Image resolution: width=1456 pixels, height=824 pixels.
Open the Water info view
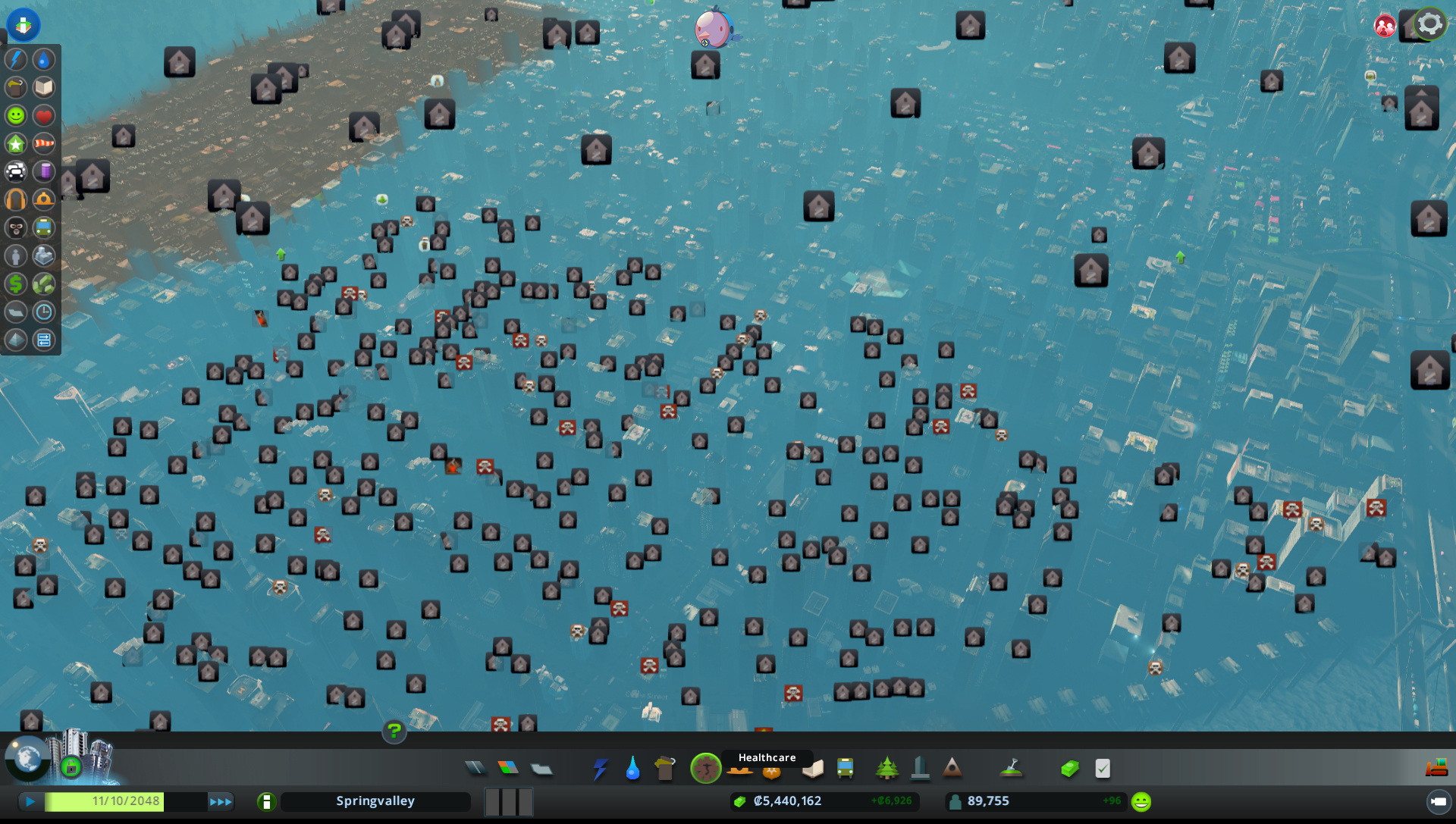[x=43, y=60]
